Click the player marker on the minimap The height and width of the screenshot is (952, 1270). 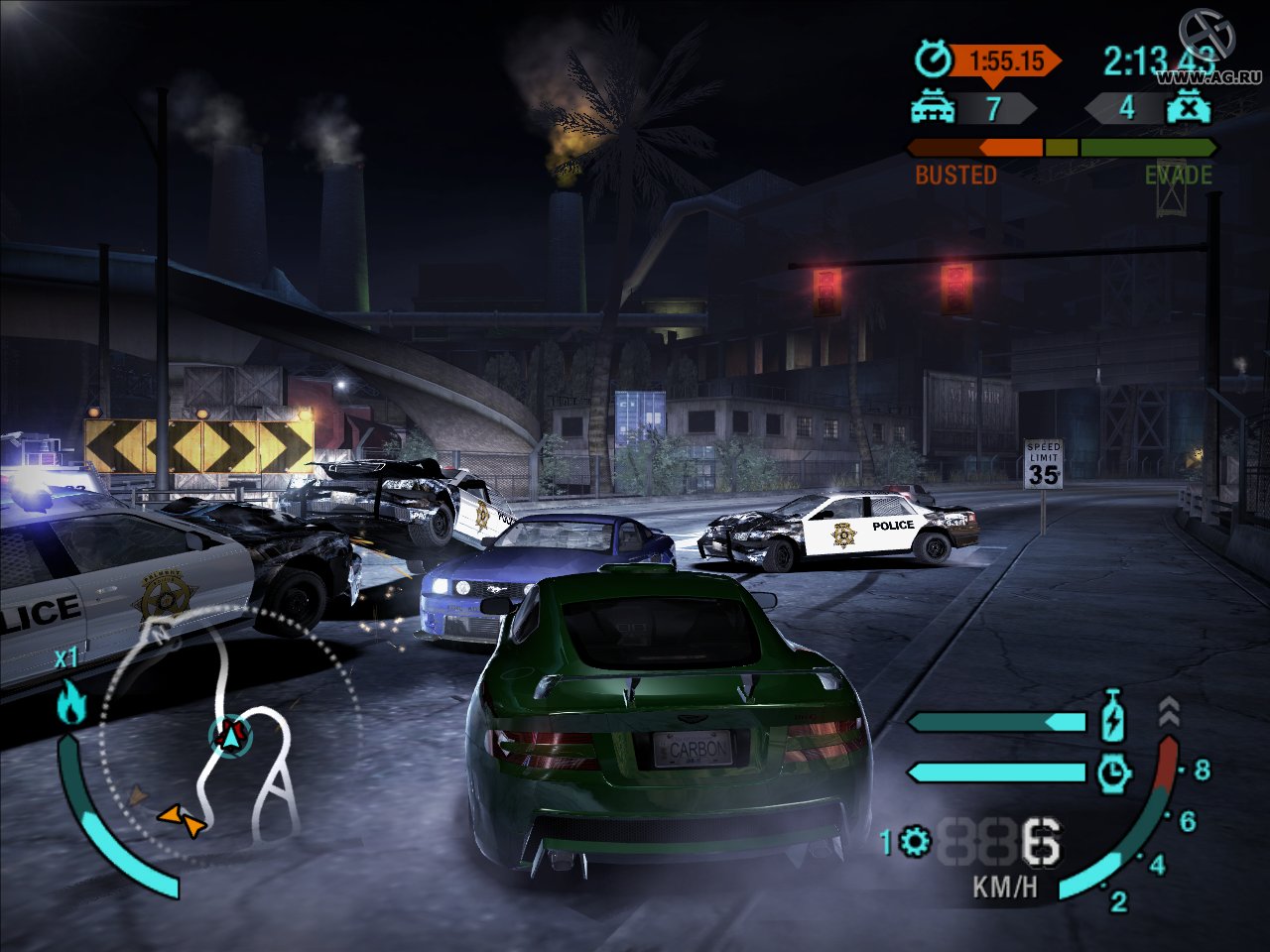231,735
